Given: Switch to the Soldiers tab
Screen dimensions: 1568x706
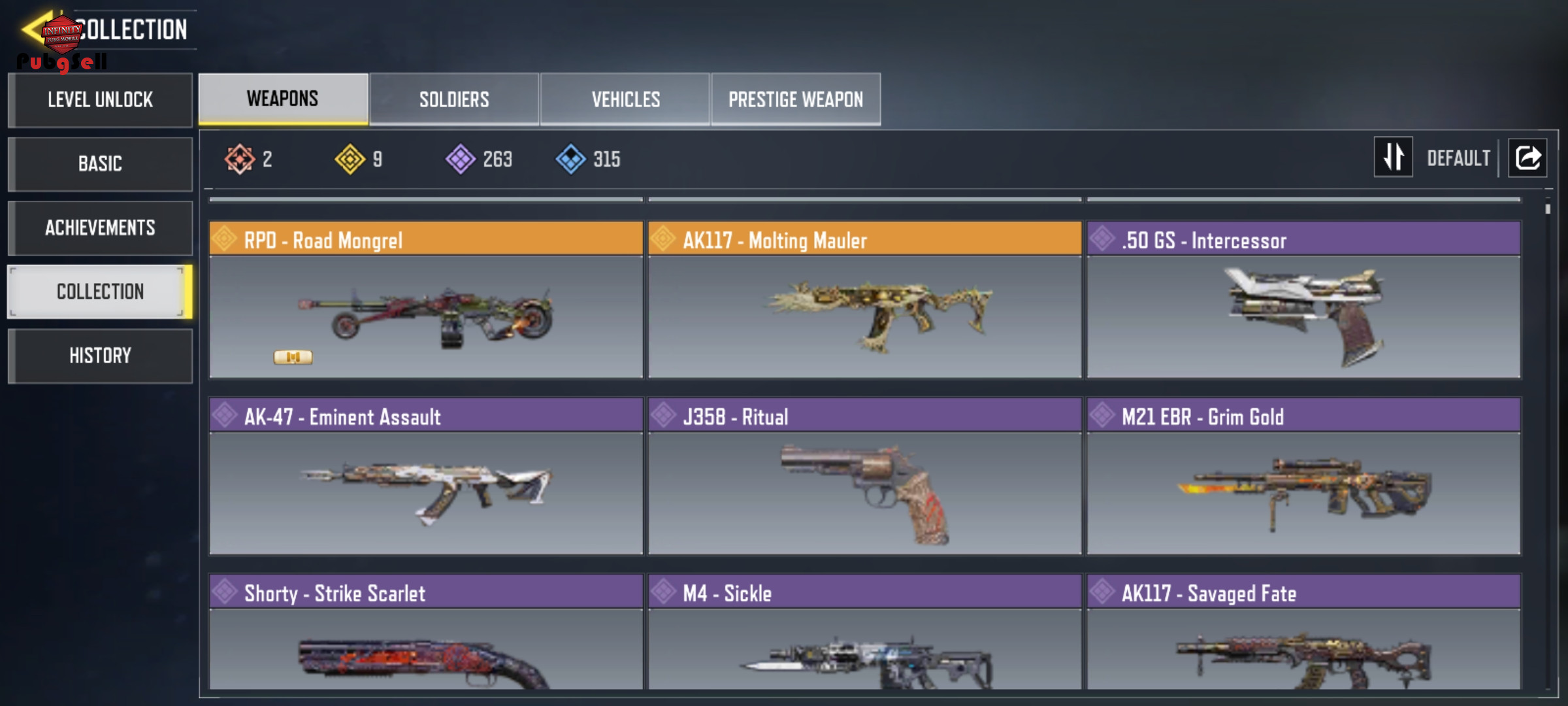Looking at the screenshot, I should pyautogui.click(x=454, y=99).
